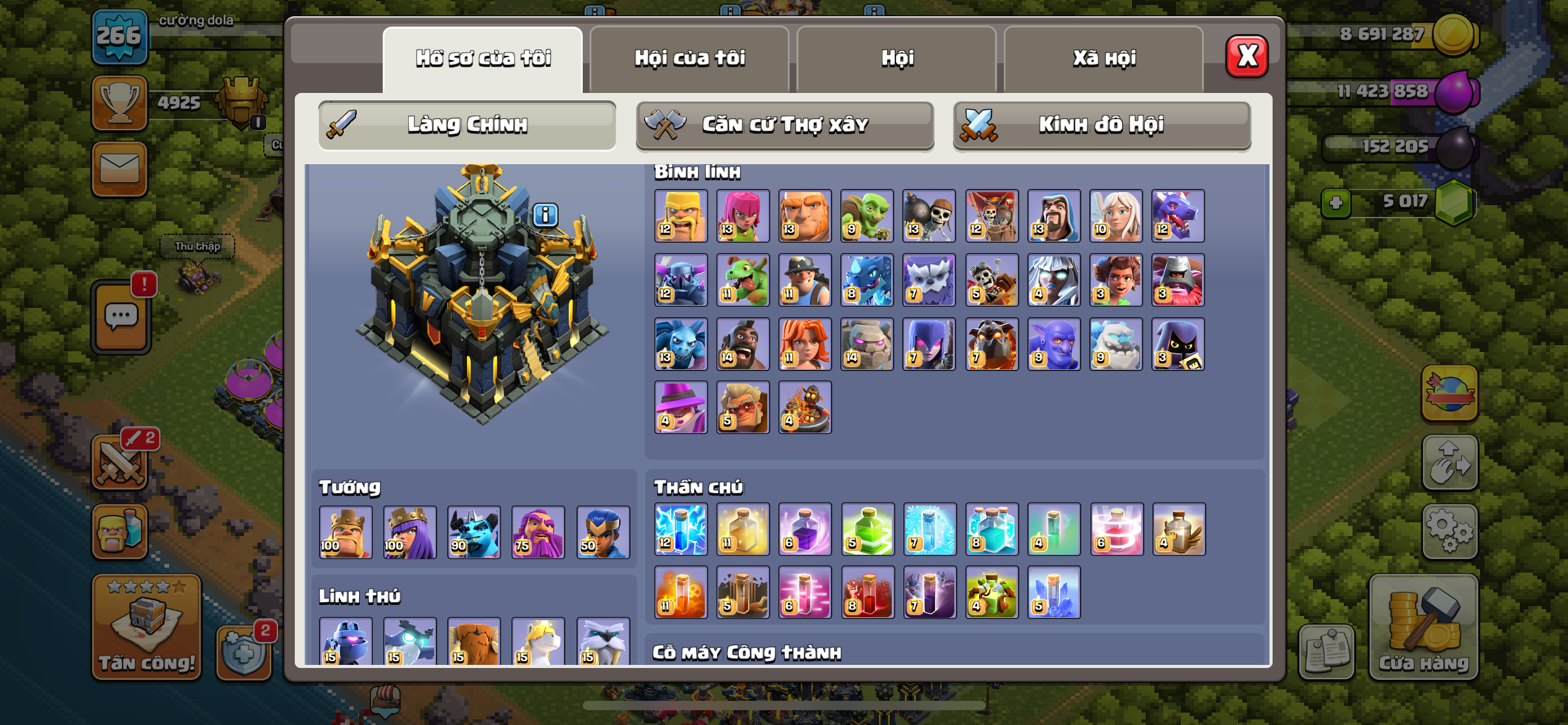Tap the Town Hall info button
Image resolution: width=1568 pixels, height=725 pixels.
click(545, 215)
